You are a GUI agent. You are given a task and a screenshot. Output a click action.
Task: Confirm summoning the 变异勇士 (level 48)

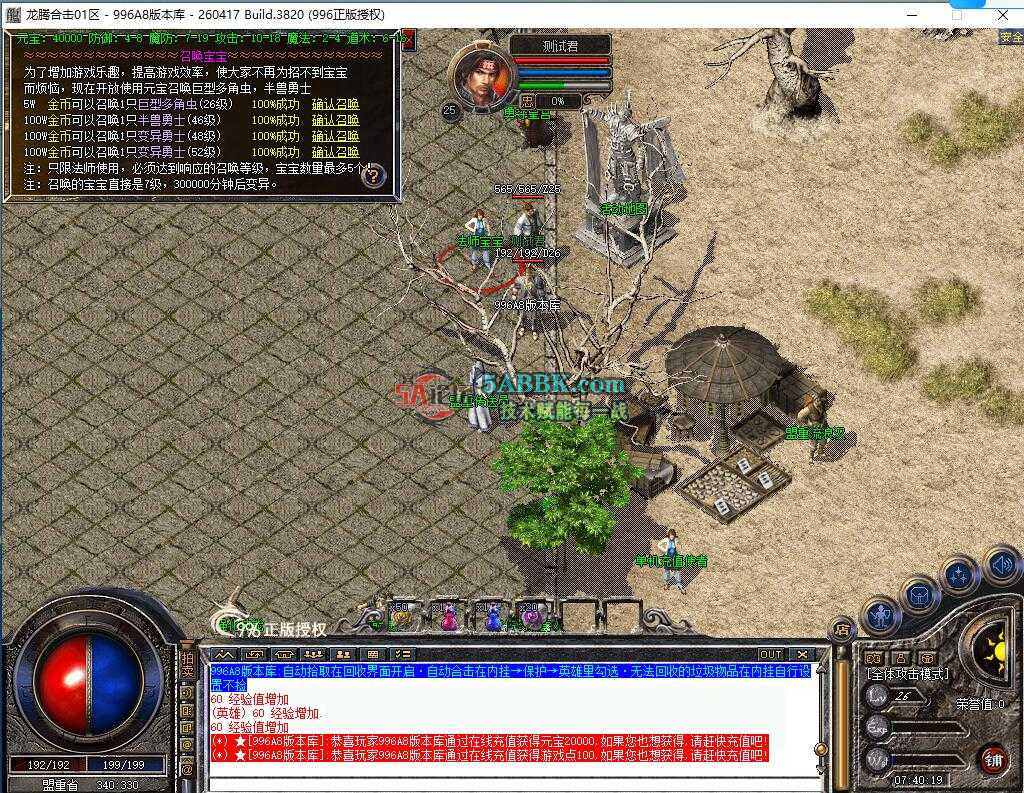pos(335,136)
